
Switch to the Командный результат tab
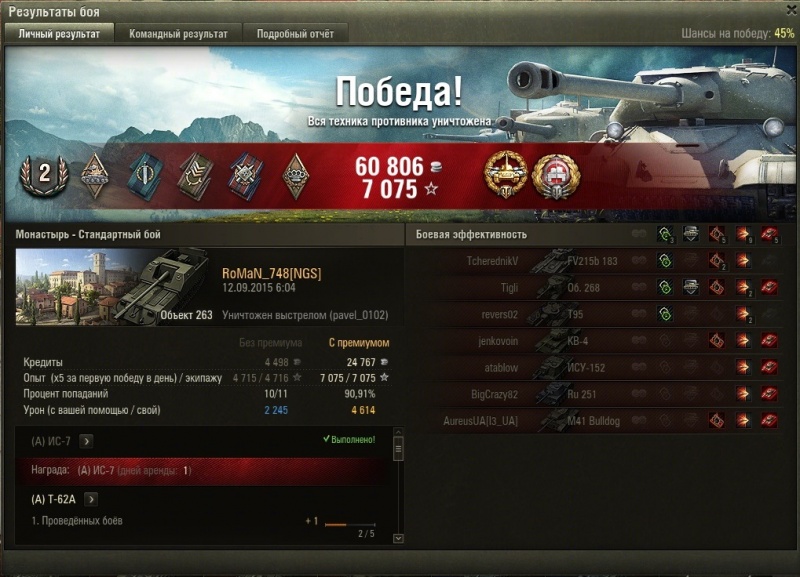point(178,34)
